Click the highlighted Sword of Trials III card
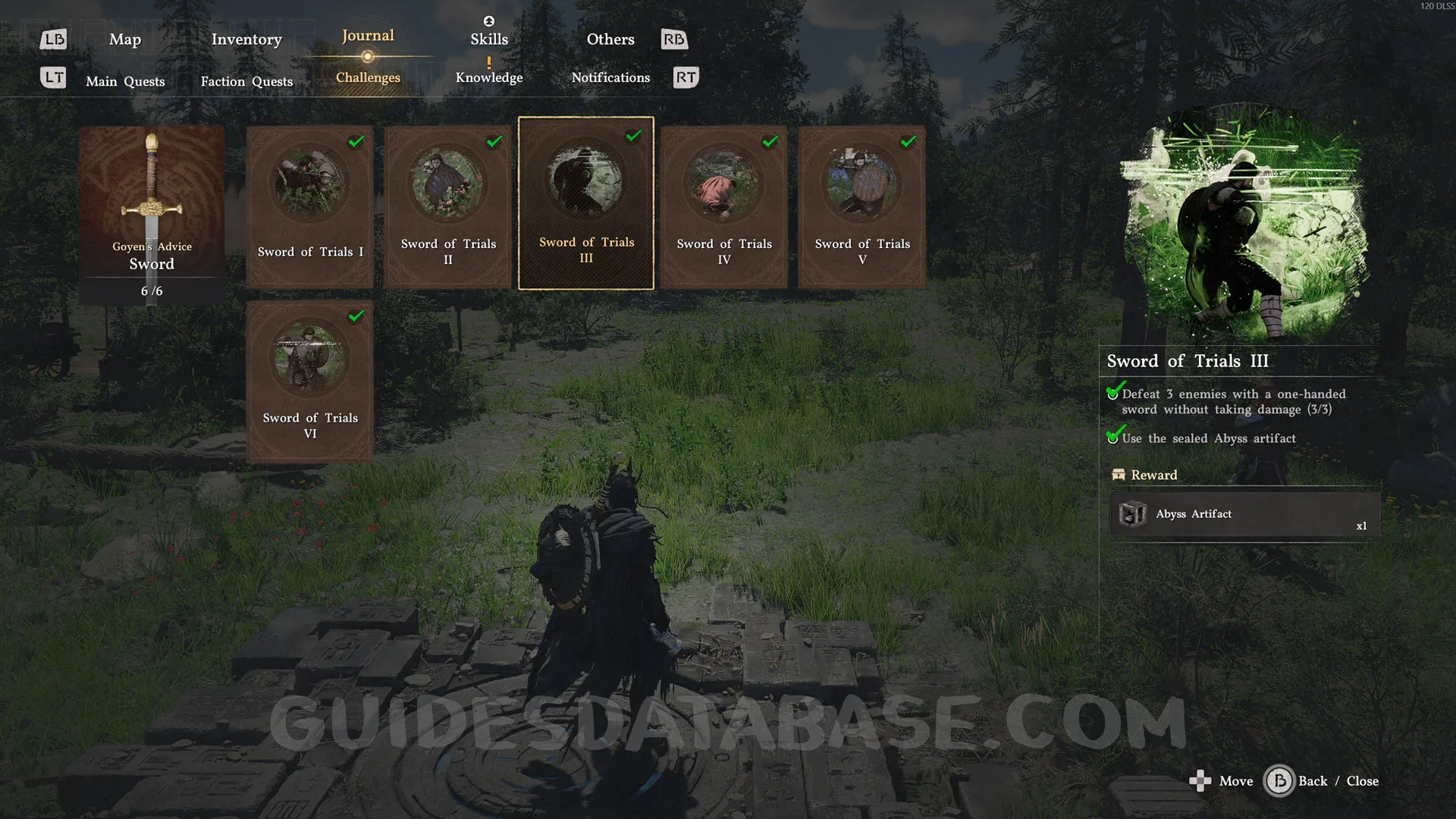This screenshot has height=819, width=1456. pyautogui.click(x=586, y=203)
